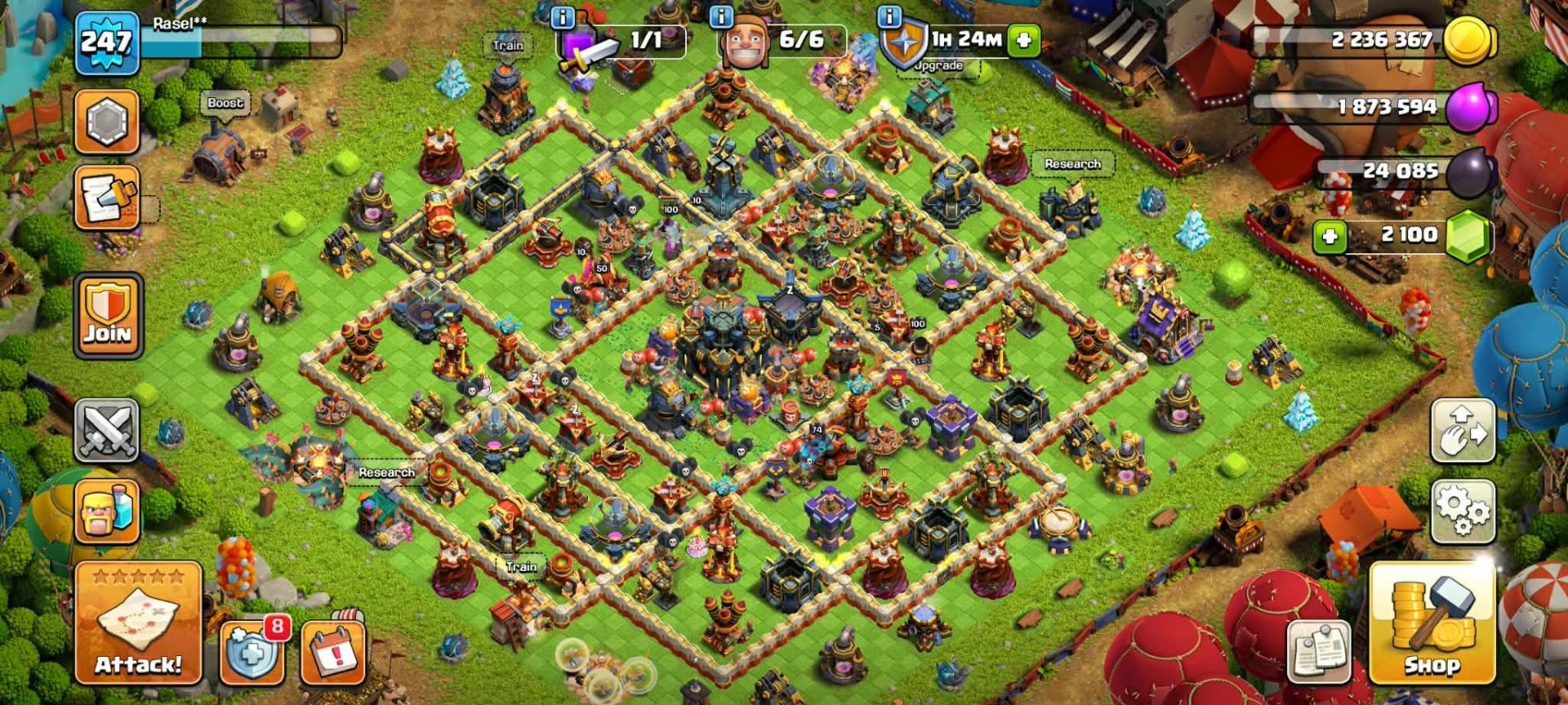
Task: Tap the Upgrade bubble label
Action: tap(938, 65)
